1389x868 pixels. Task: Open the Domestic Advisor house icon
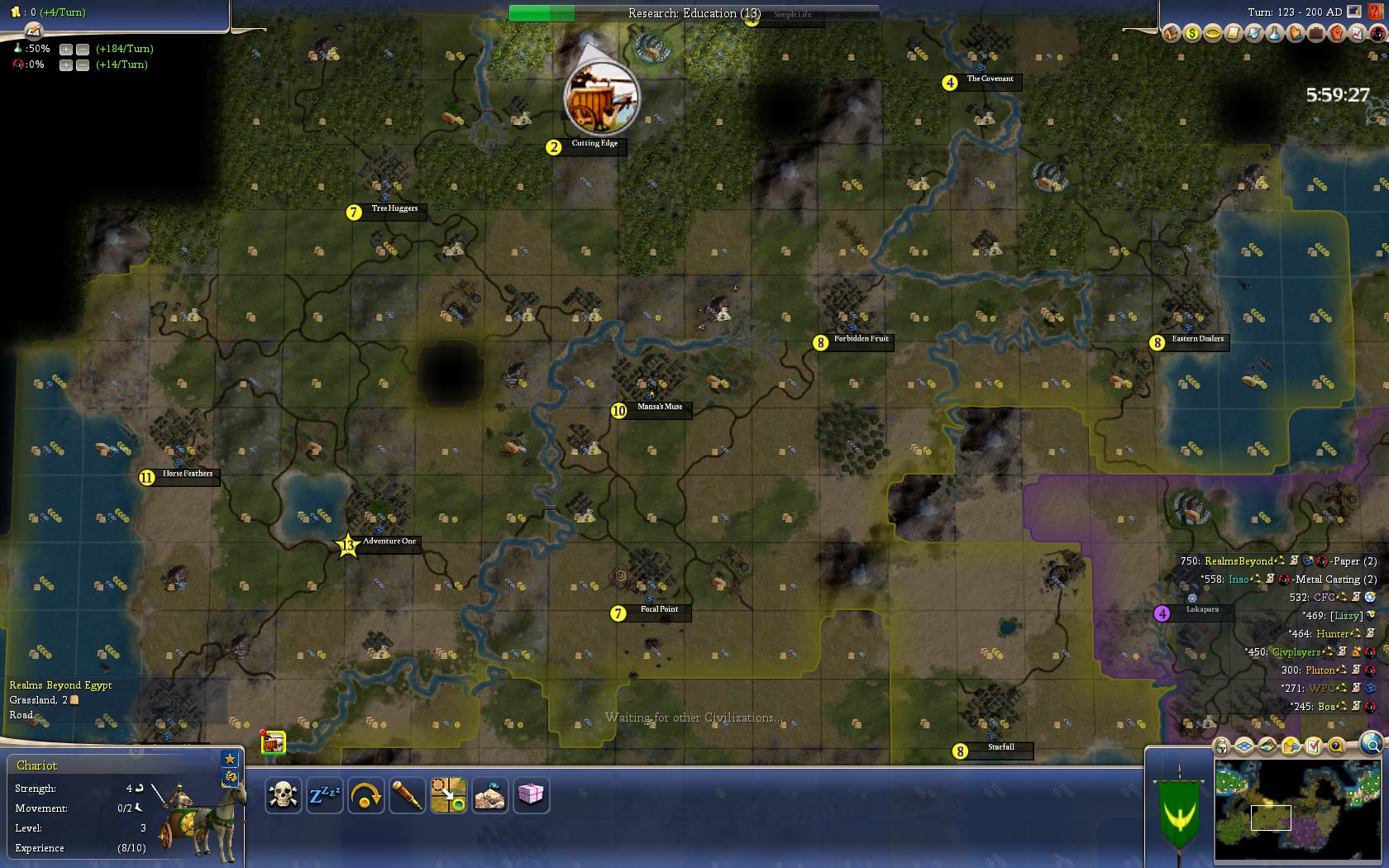click(1171, 33)
